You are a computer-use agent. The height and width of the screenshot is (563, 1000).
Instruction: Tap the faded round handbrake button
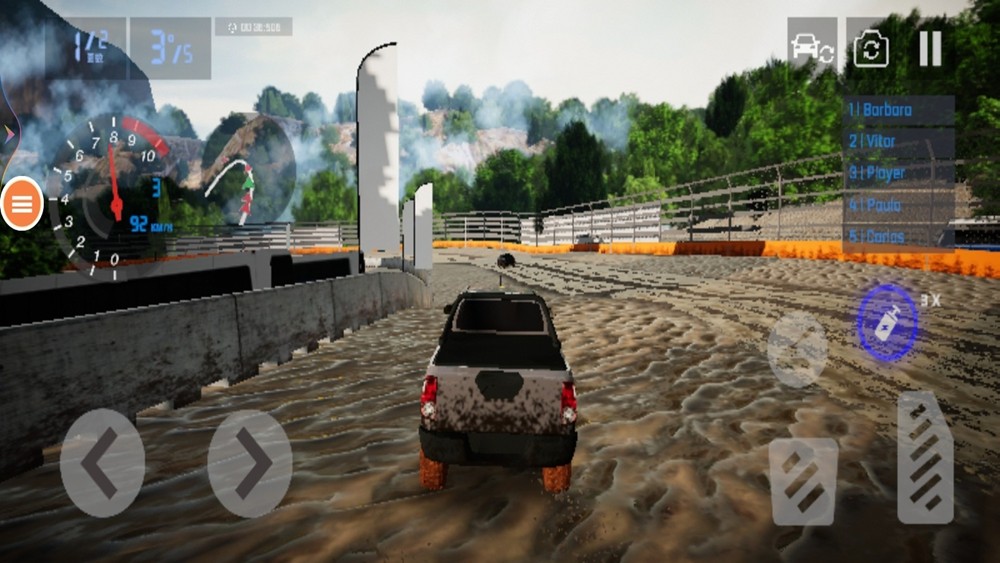pos(797,349)
